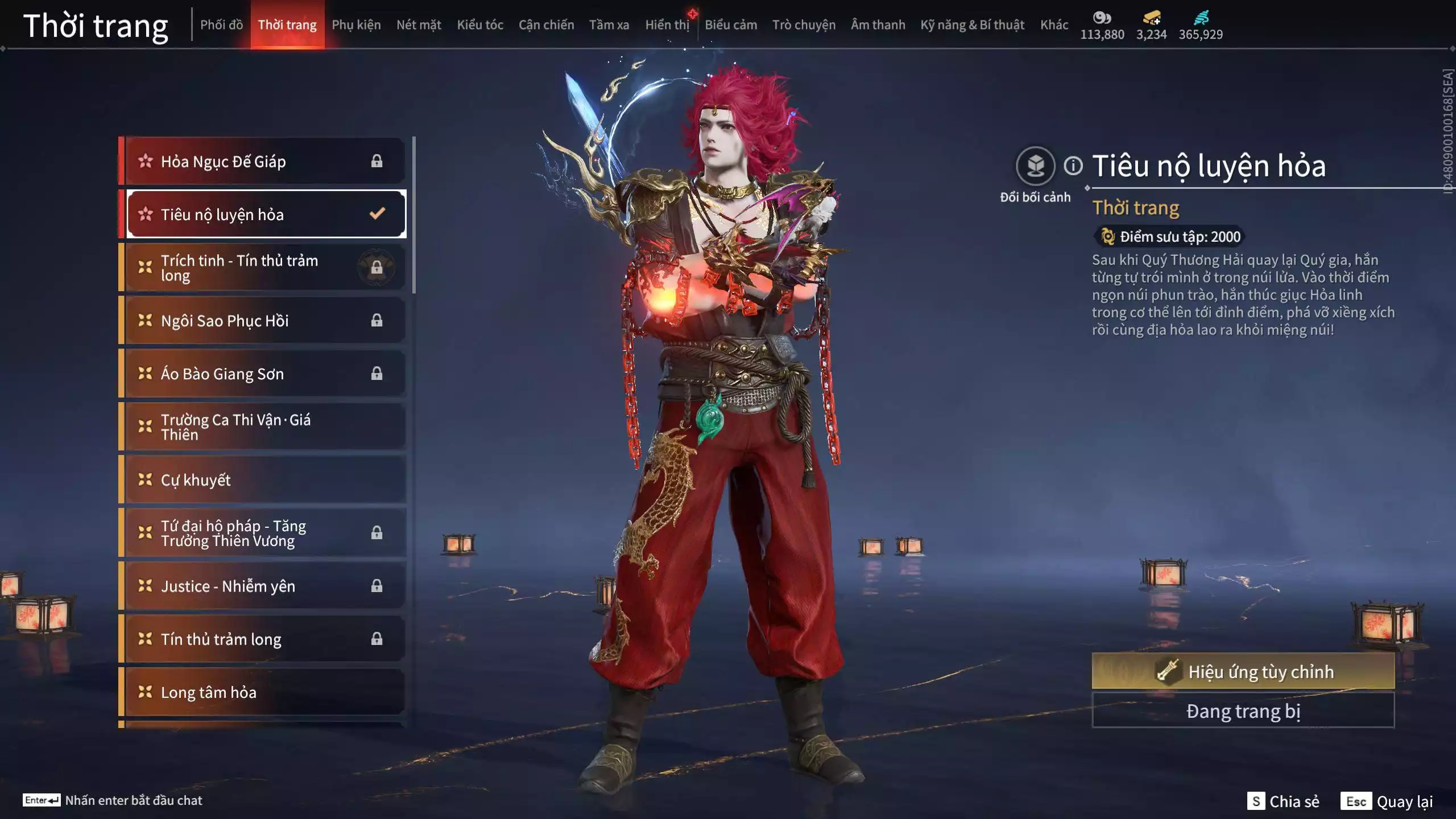
Task: Open the Khác tab
Action: tap(1054, 25)
